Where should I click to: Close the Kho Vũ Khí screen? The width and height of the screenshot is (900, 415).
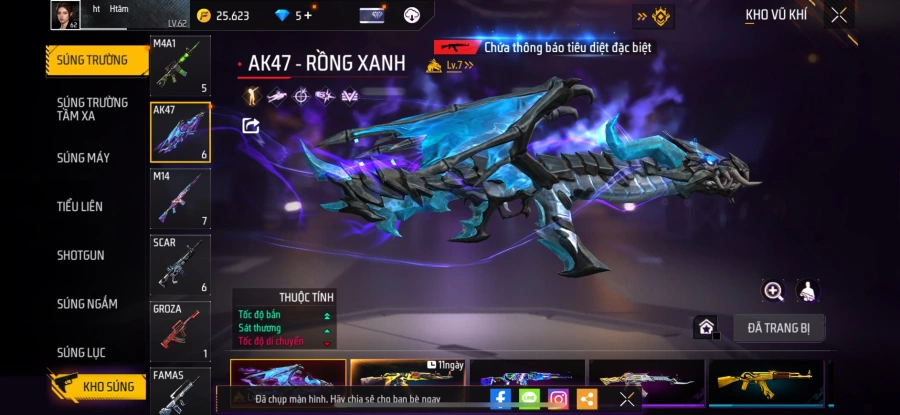[x=839, y=15]
